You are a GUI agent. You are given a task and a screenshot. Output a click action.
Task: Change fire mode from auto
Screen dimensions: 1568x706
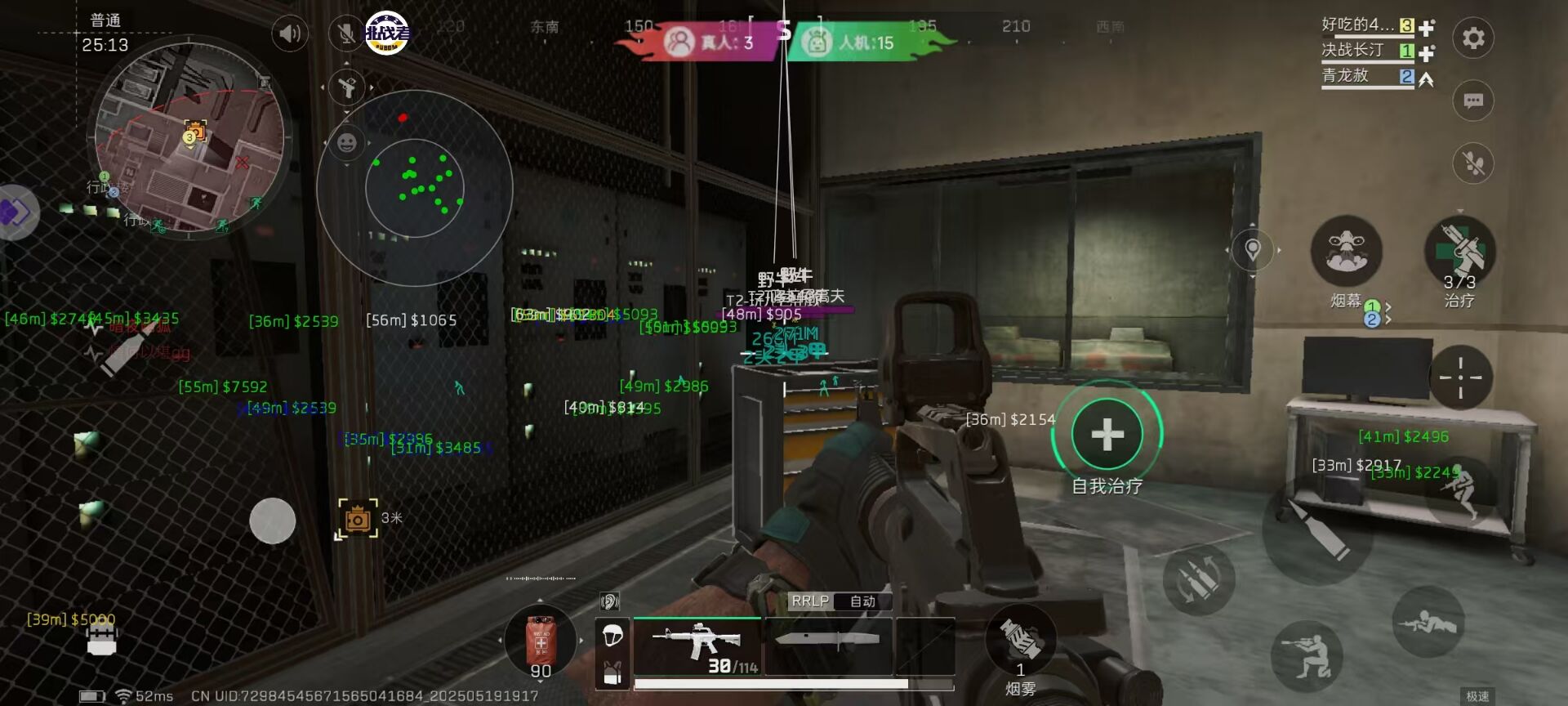point(862,601)
